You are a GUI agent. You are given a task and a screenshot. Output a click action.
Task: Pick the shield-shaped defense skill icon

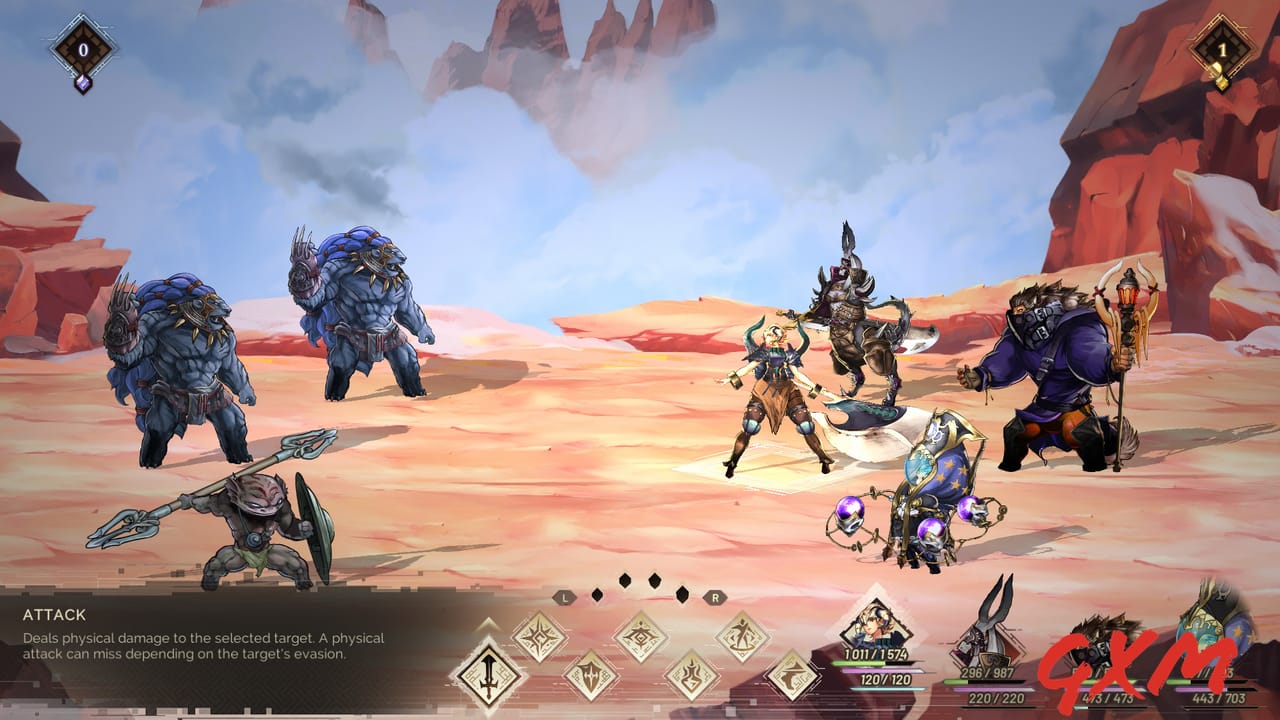[x=589, y=674]
